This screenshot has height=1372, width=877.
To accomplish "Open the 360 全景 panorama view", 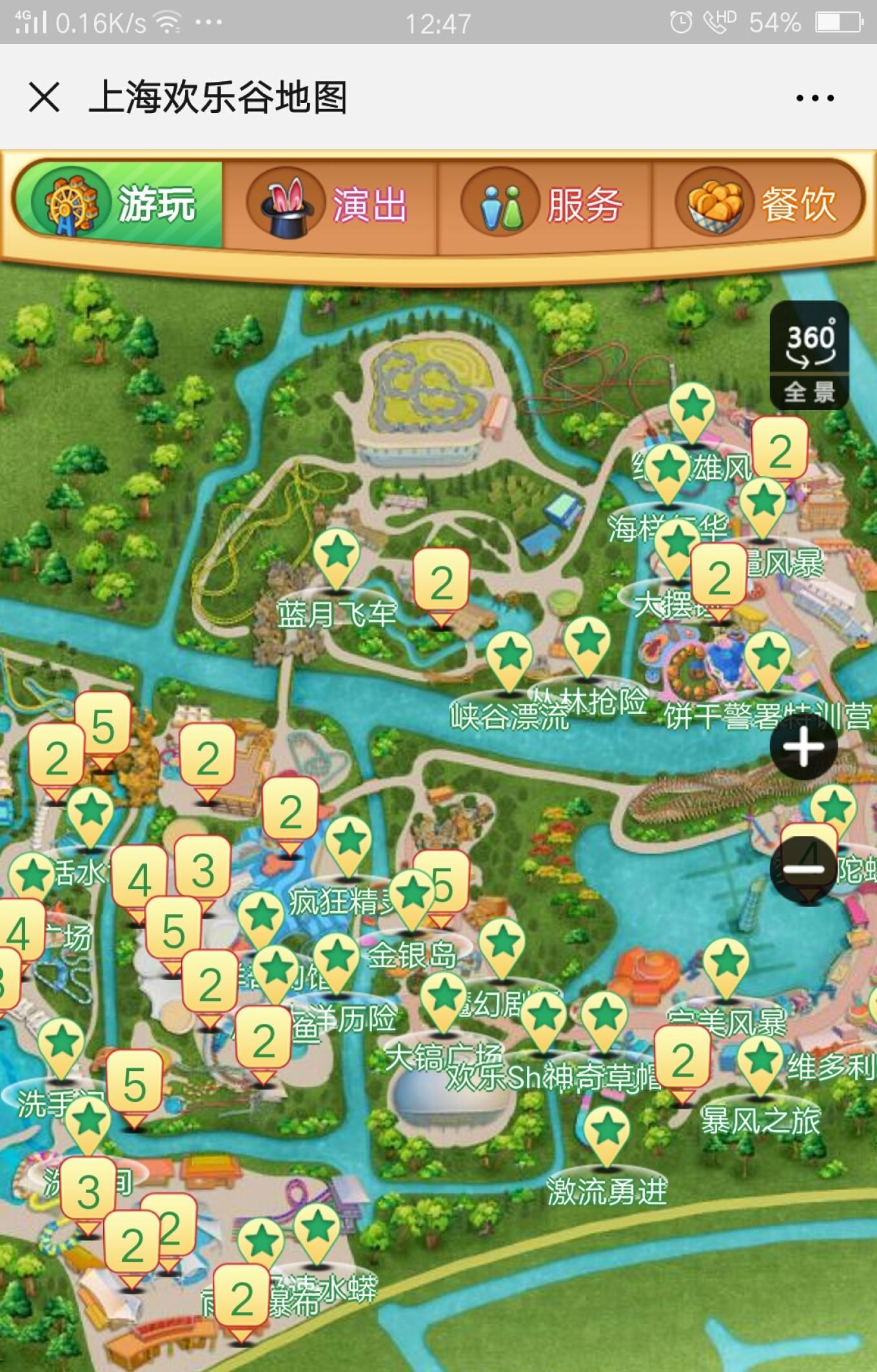I will click(x=809, y=355).
